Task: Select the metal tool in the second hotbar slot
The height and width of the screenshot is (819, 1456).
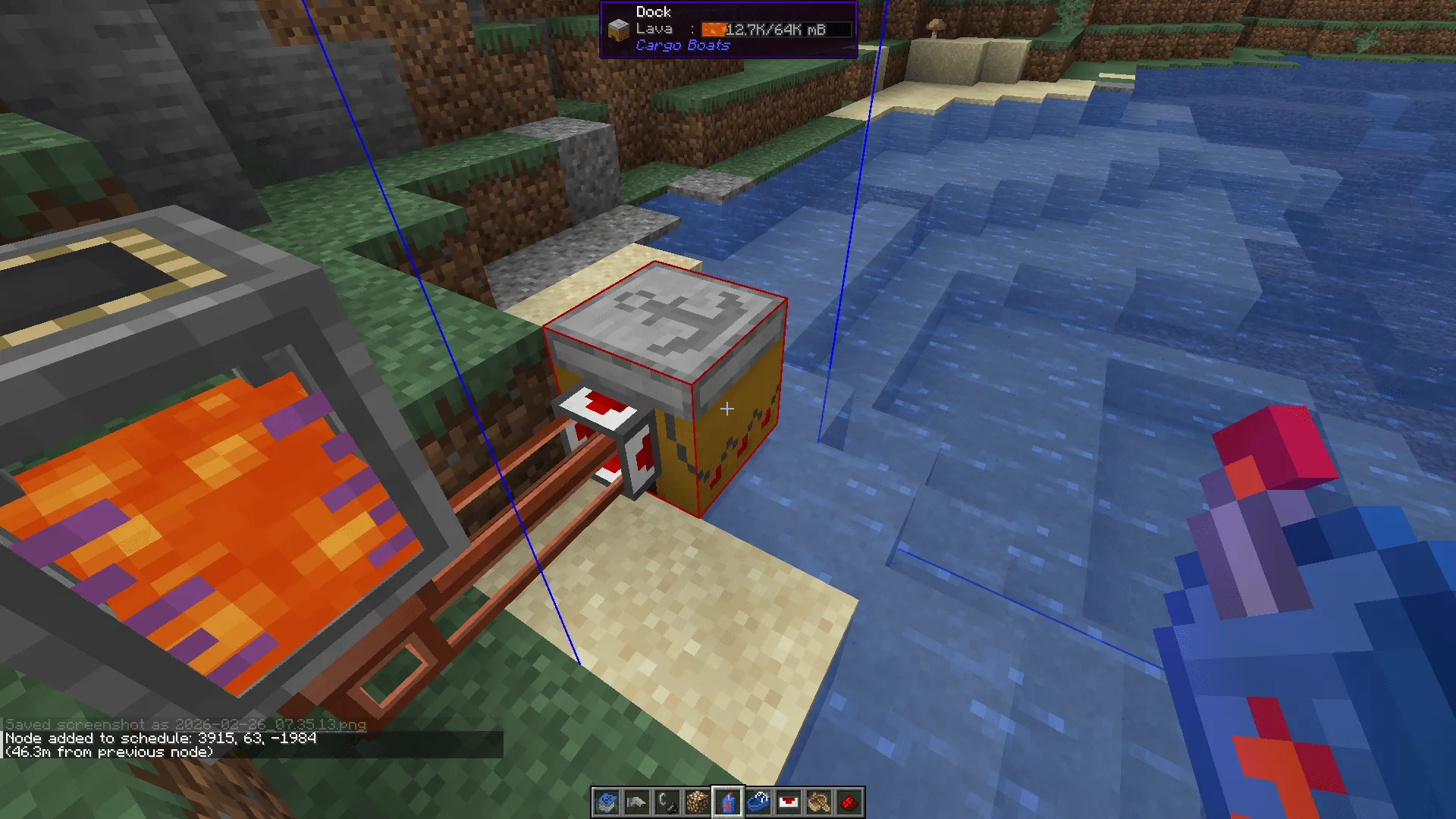Action: [x=637, y=803]
